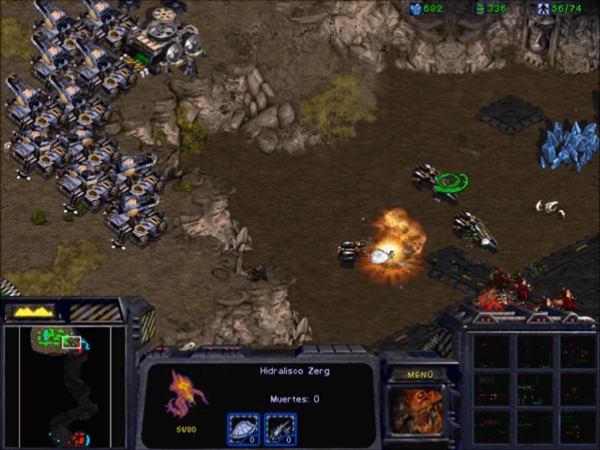Select the Hidralisco spine attack upgrade icon
The height and width of the screenshot is (450, 600).
pyautogui.click(x=280, y=428)
